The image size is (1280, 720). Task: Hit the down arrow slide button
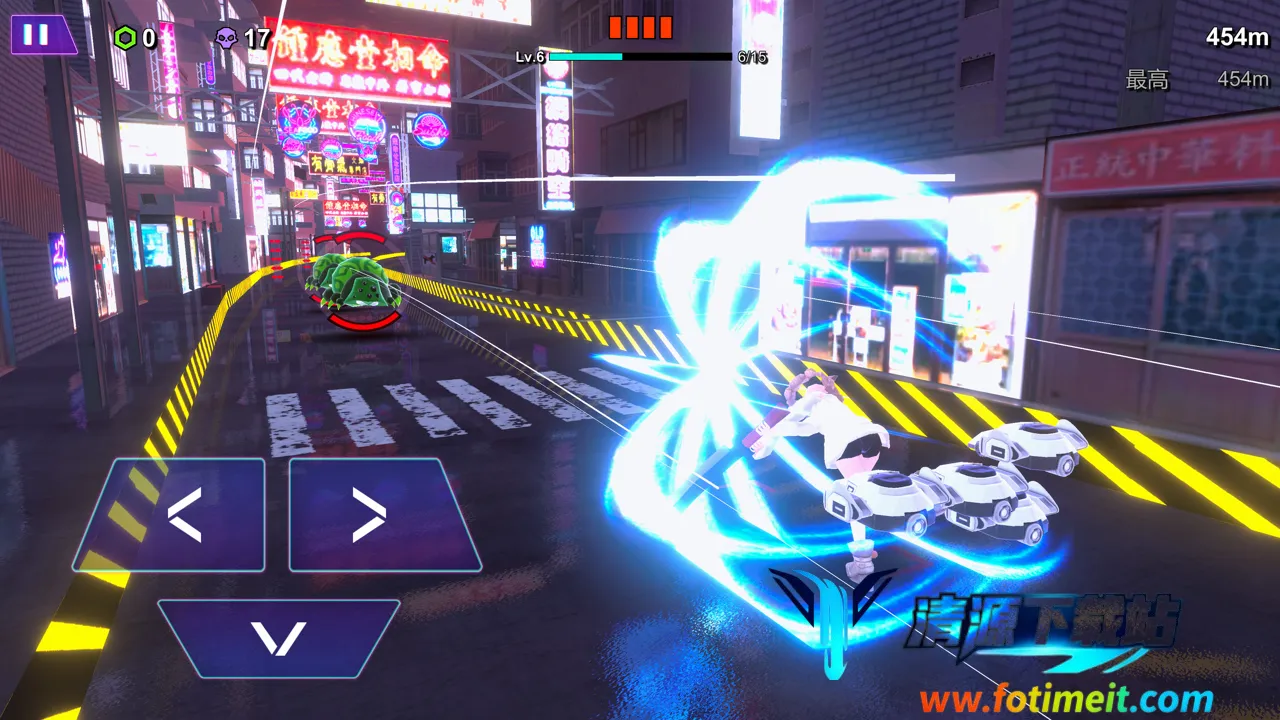pyautogui.click(x=278, y=638)
